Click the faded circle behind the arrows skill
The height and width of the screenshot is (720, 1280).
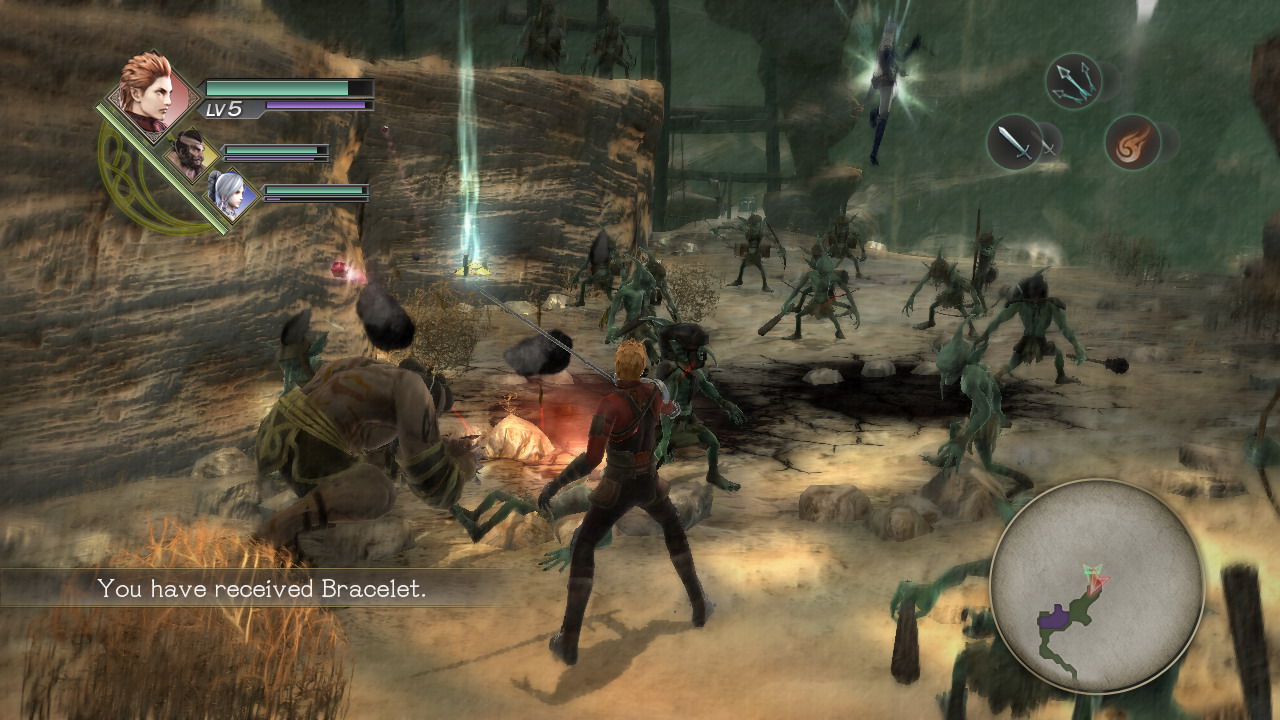pos(1108,82)
